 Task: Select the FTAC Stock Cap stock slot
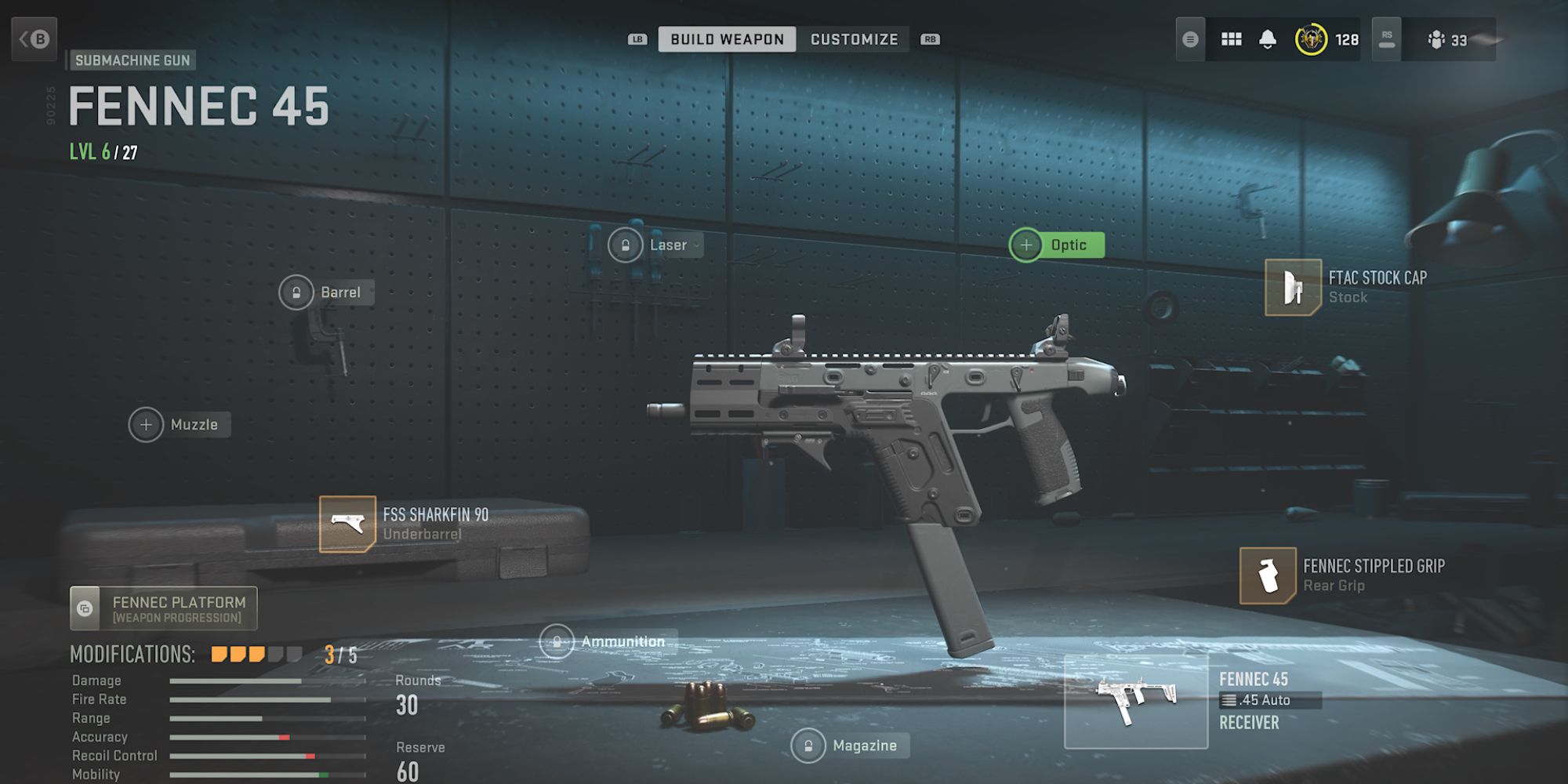click(x=1348, y=287)
